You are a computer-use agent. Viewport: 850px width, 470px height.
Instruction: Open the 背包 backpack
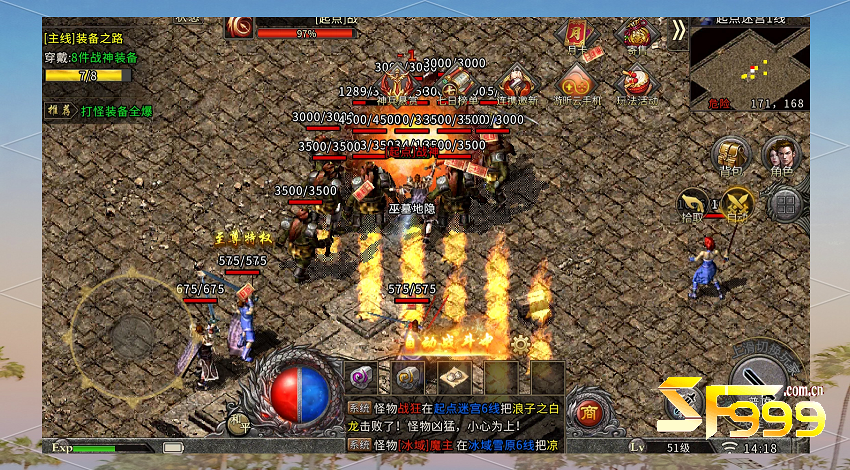pyautogui.click(x=730, y=155)
